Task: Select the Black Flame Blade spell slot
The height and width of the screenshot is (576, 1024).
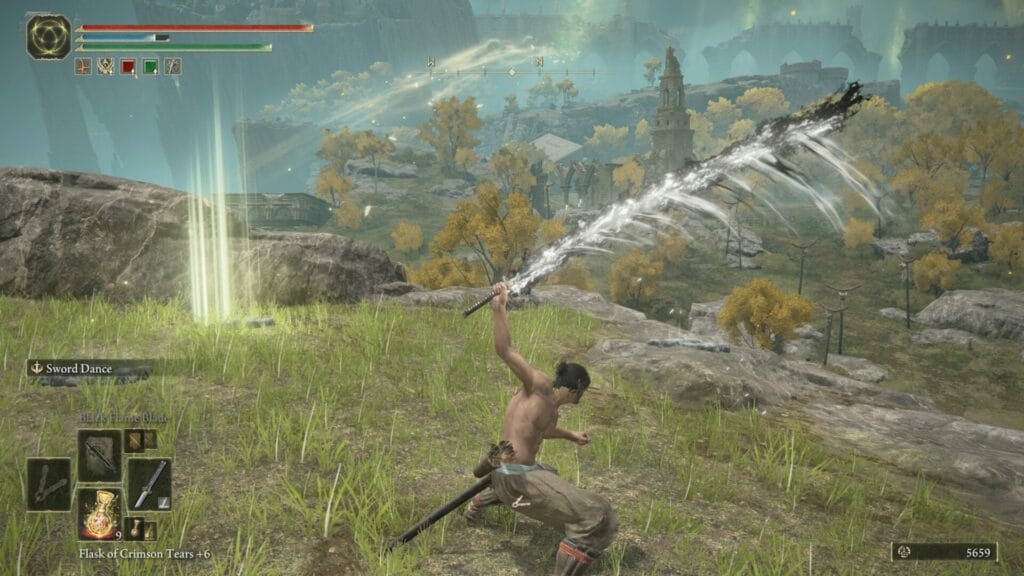Action: tap(99, 456)
